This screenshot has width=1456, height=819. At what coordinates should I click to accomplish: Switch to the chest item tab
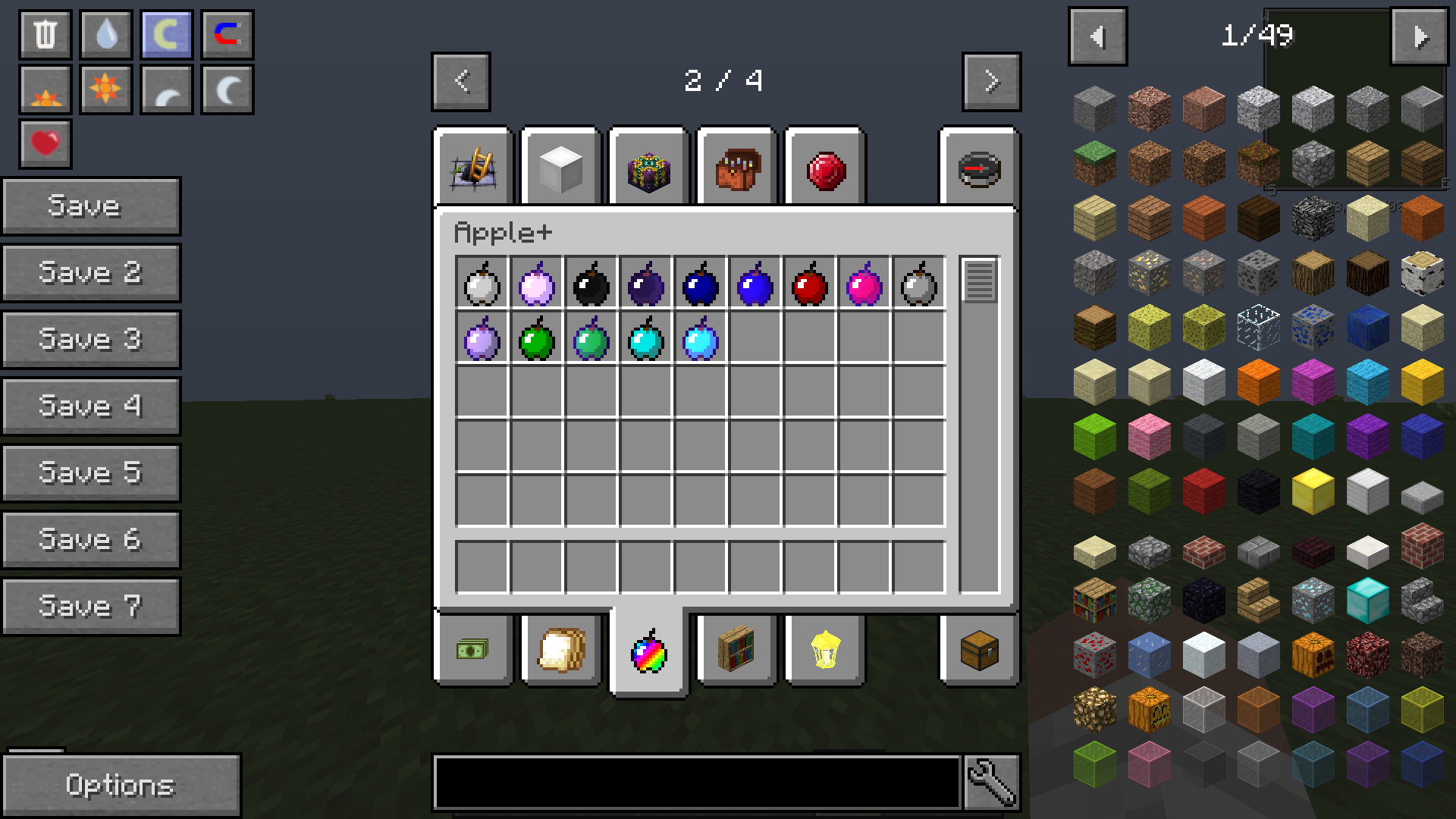click(977, 650)
